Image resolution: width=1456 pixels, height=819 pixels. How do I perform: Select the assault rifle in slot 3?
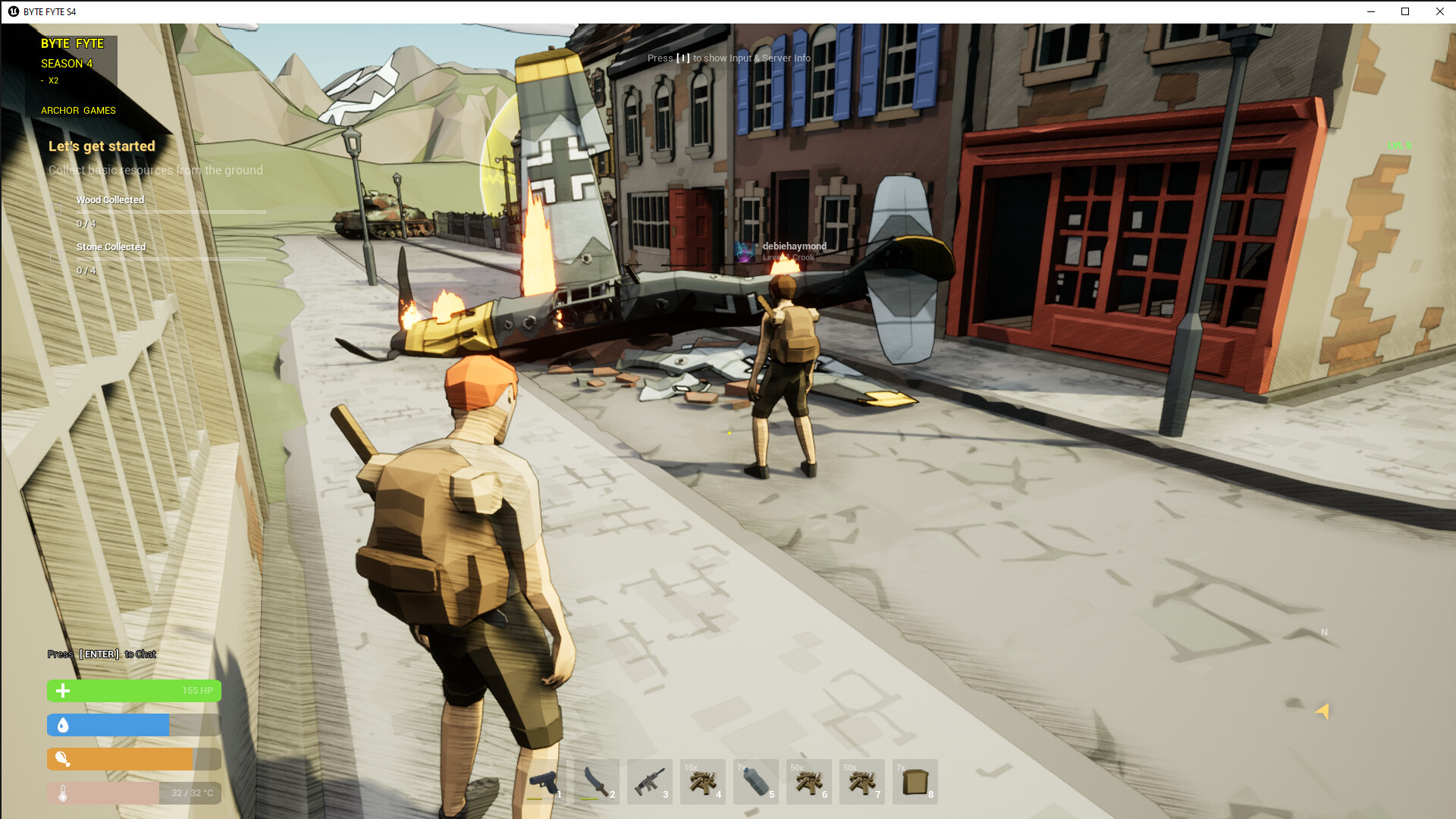tap(649, 781)
